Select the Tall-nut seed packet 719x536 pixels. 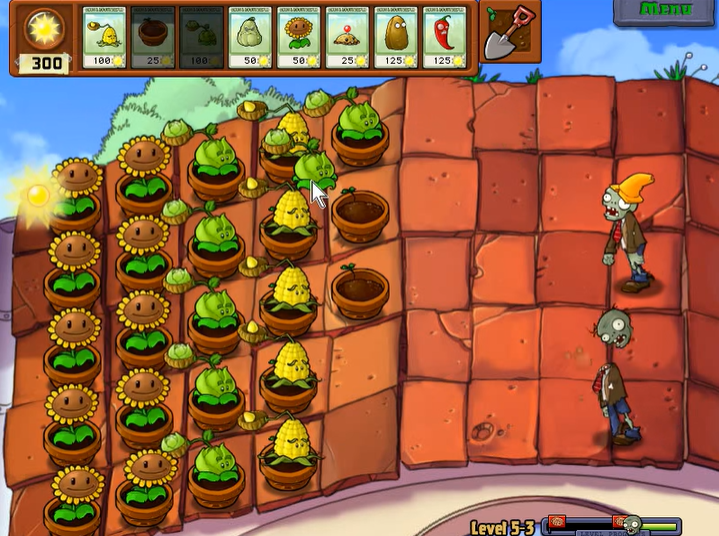396,40
